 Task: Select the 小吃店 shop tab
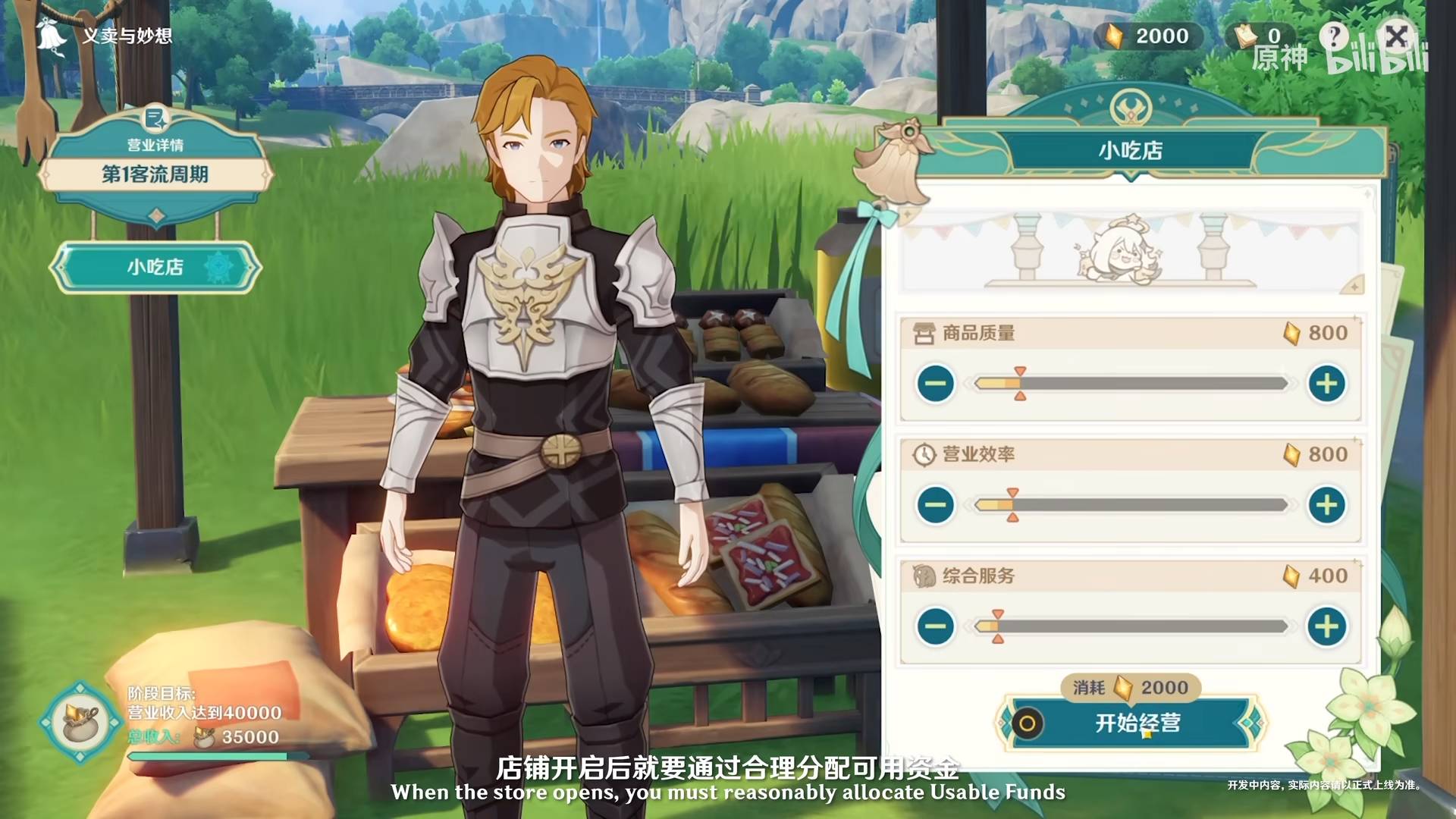[x=155, y=268]
